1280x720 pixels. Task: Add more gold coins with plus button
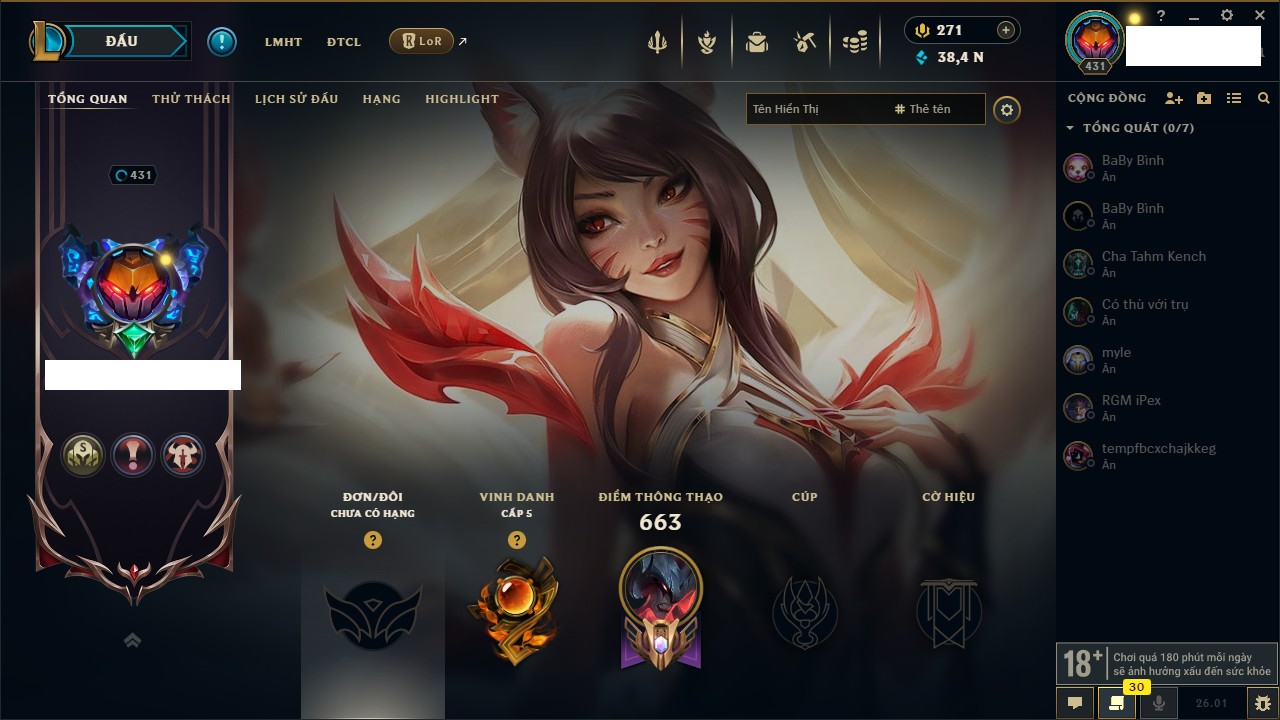tap(1006, 30)
